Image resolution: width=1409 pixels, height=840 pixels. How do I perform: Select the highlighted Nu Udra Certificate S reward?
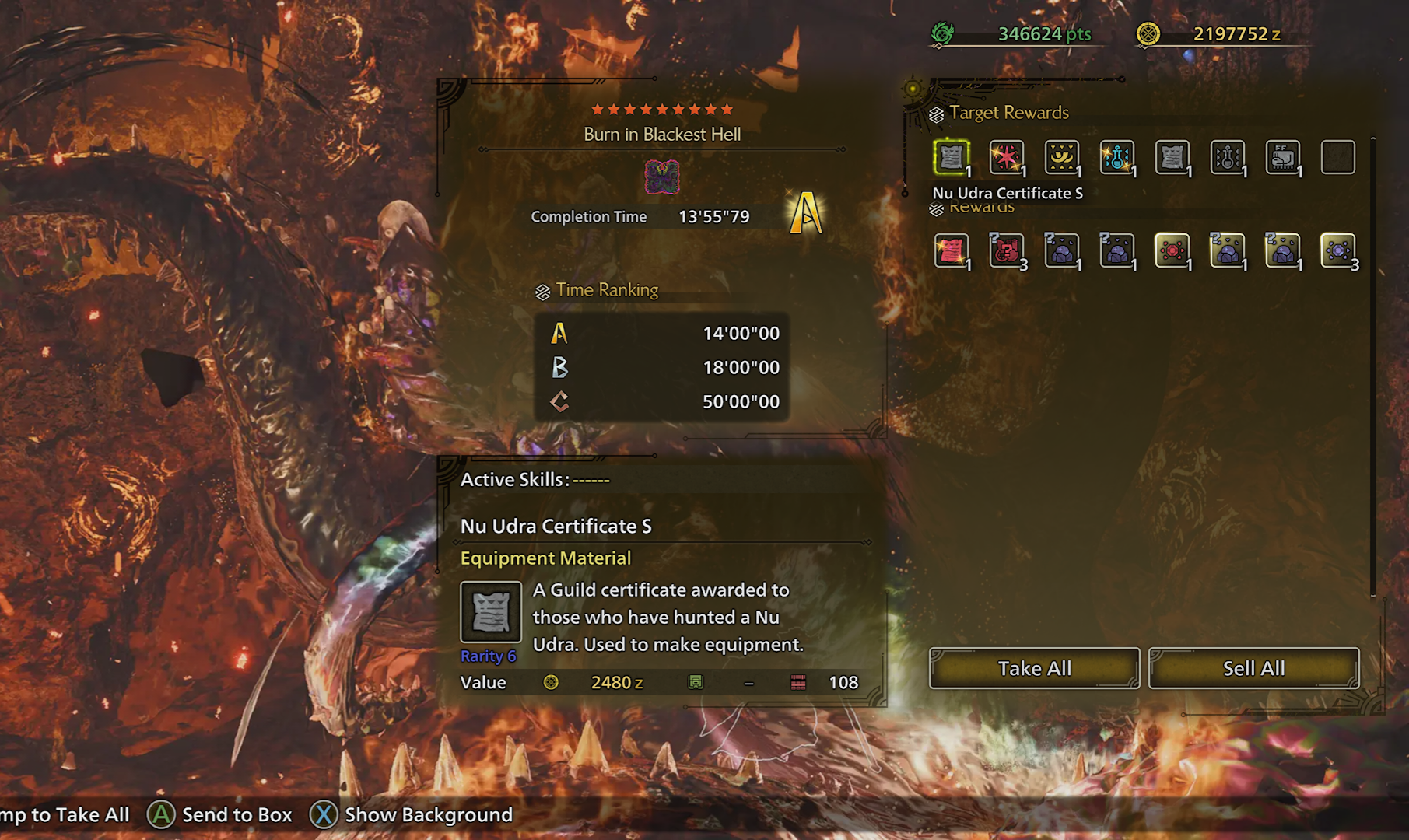(951, 158)
